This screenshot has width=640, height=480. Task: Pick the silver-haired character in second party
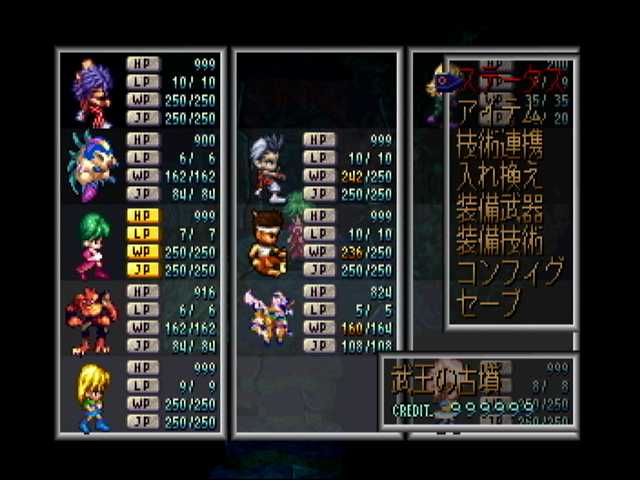269,166
